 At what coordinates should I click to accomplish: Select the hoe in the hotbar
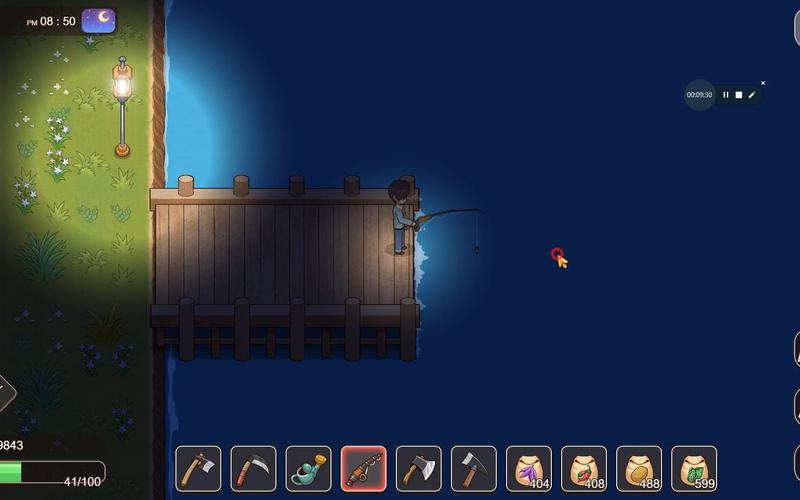pos(198,468)
